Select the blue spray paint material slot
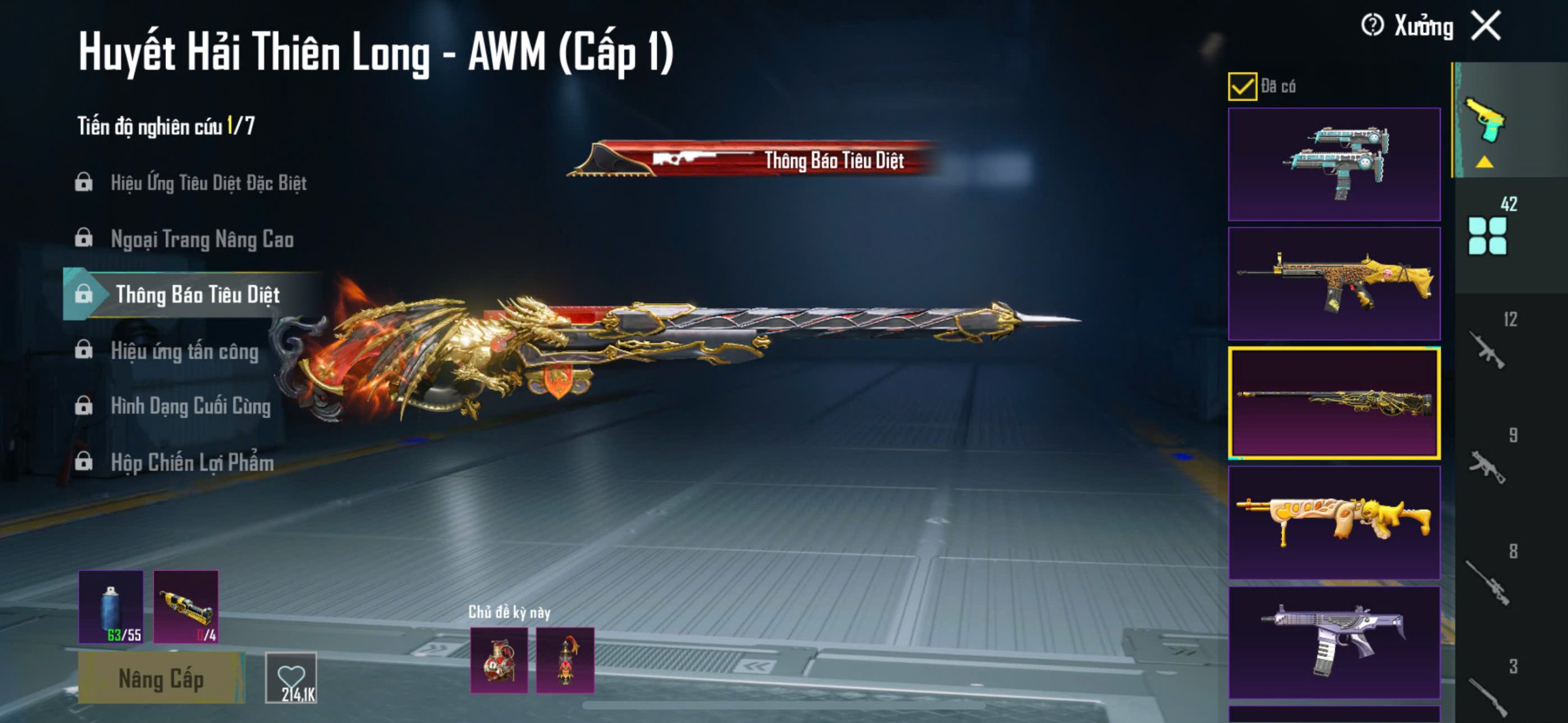 (x=111, y=607)
